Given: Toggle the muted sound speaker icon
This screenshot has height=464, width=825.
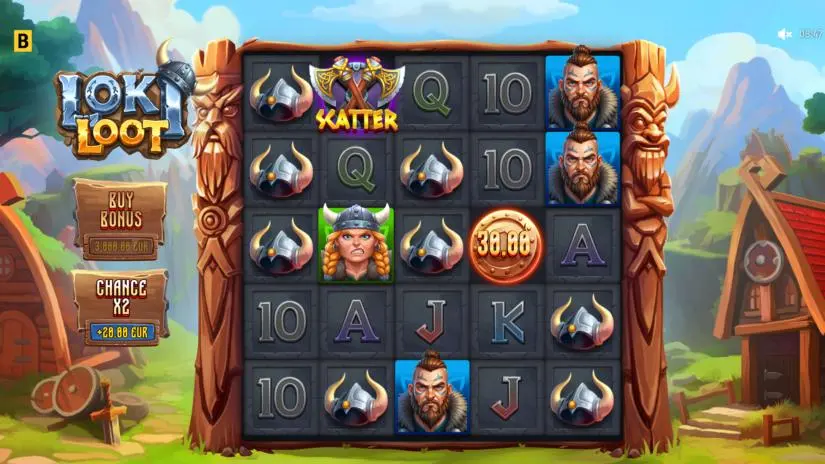Looking at the screenshot, I should (x=785, y=34).
